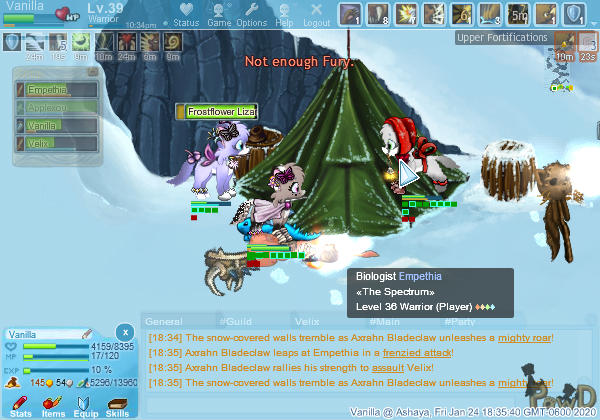Image resolution: width=600 pixels, height=420 pixels.
Task: Switch to the #Guild chat tab
Action: [x=231, y=321]
